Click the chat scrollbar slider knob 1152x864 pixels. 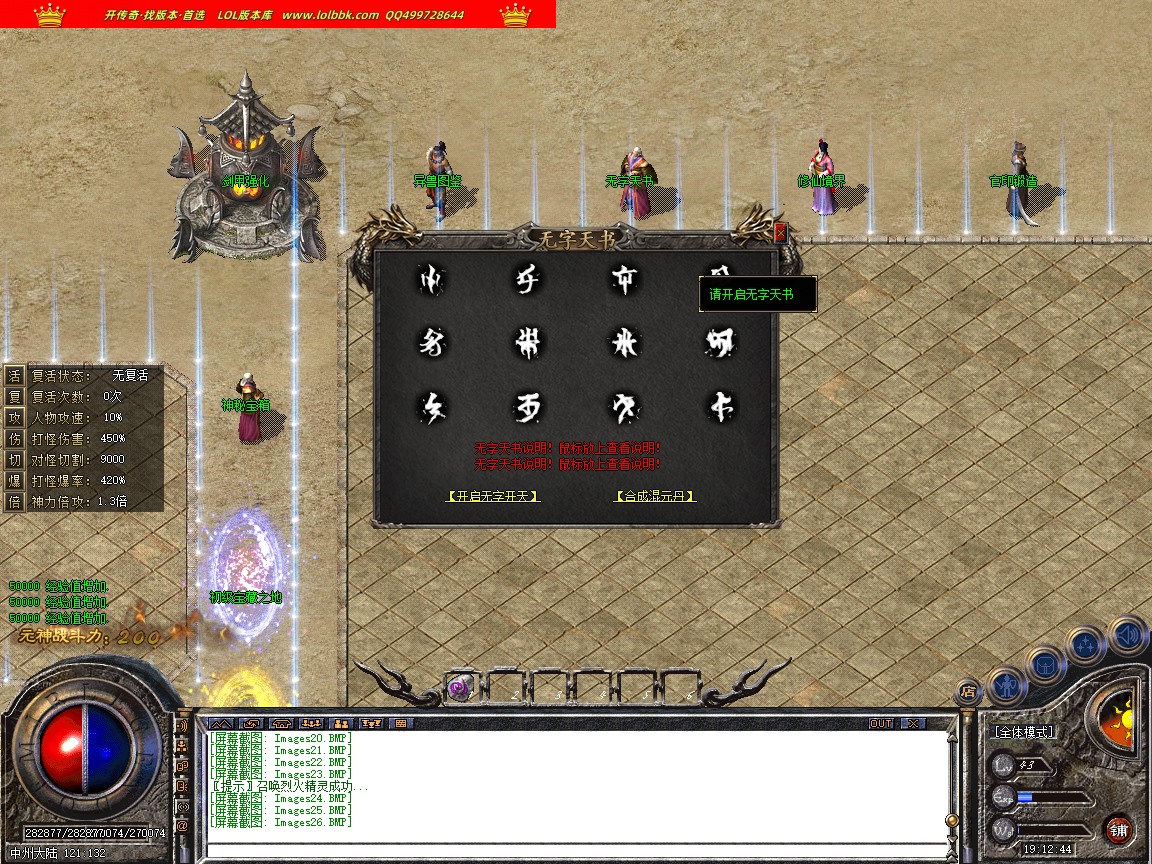[x=951, y=820]
